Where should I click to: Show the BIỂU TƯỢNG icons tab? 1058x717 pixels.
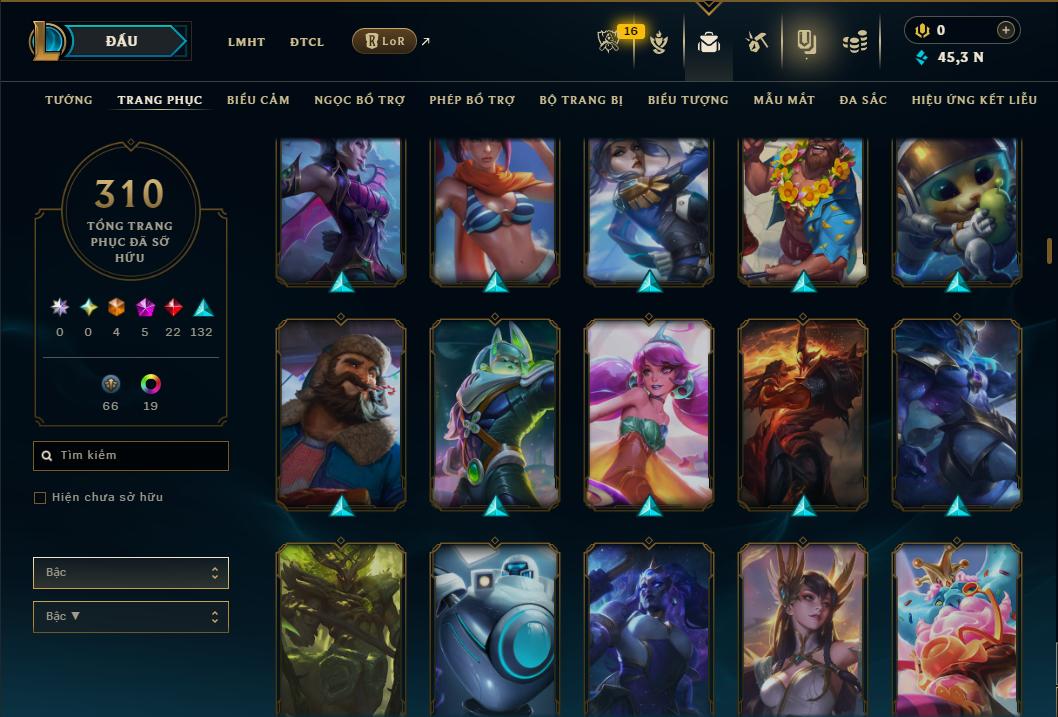pyautogui.click(x=688, y=100)
